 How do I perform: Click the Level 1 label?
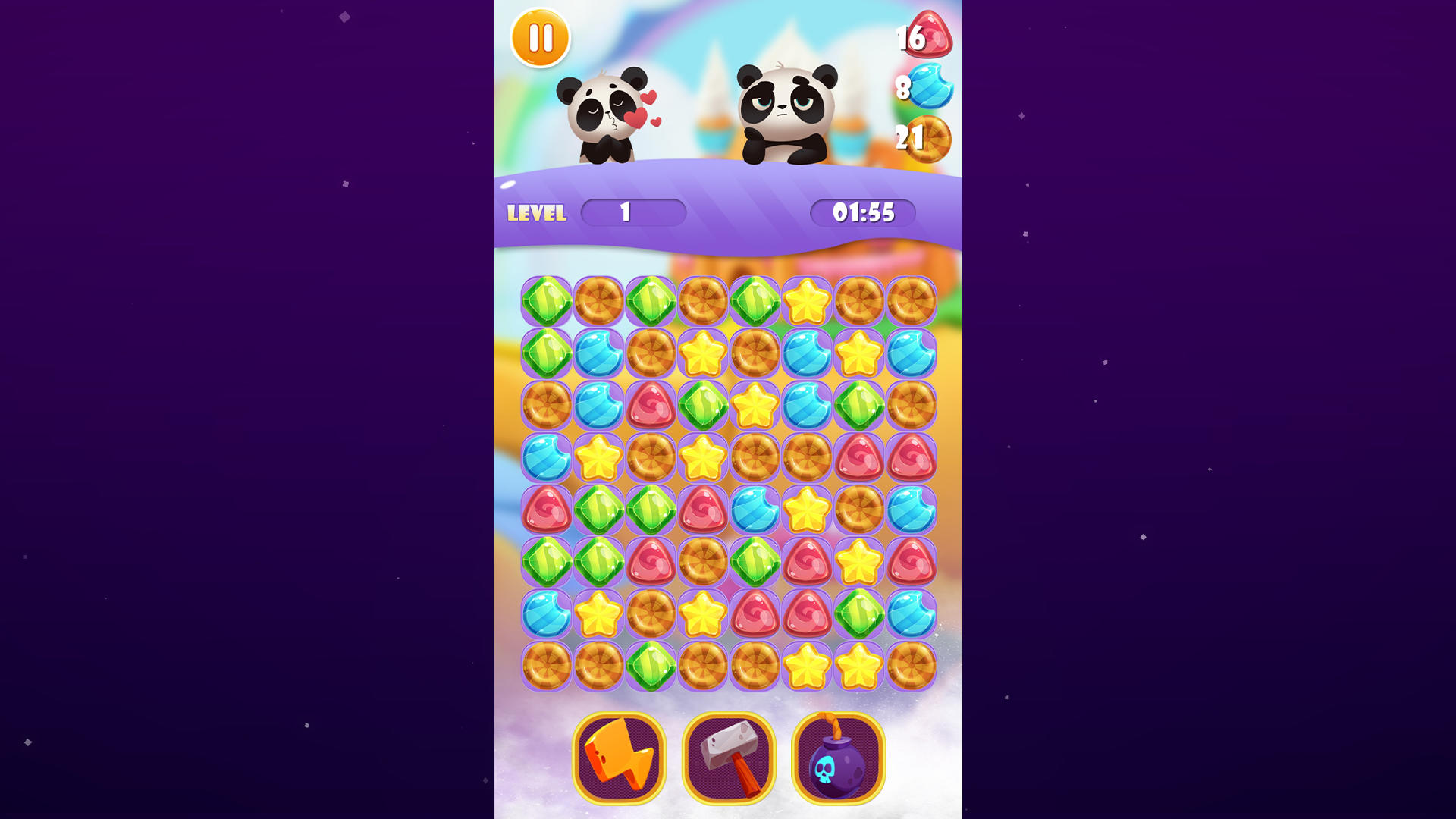(x=535, y=214)
